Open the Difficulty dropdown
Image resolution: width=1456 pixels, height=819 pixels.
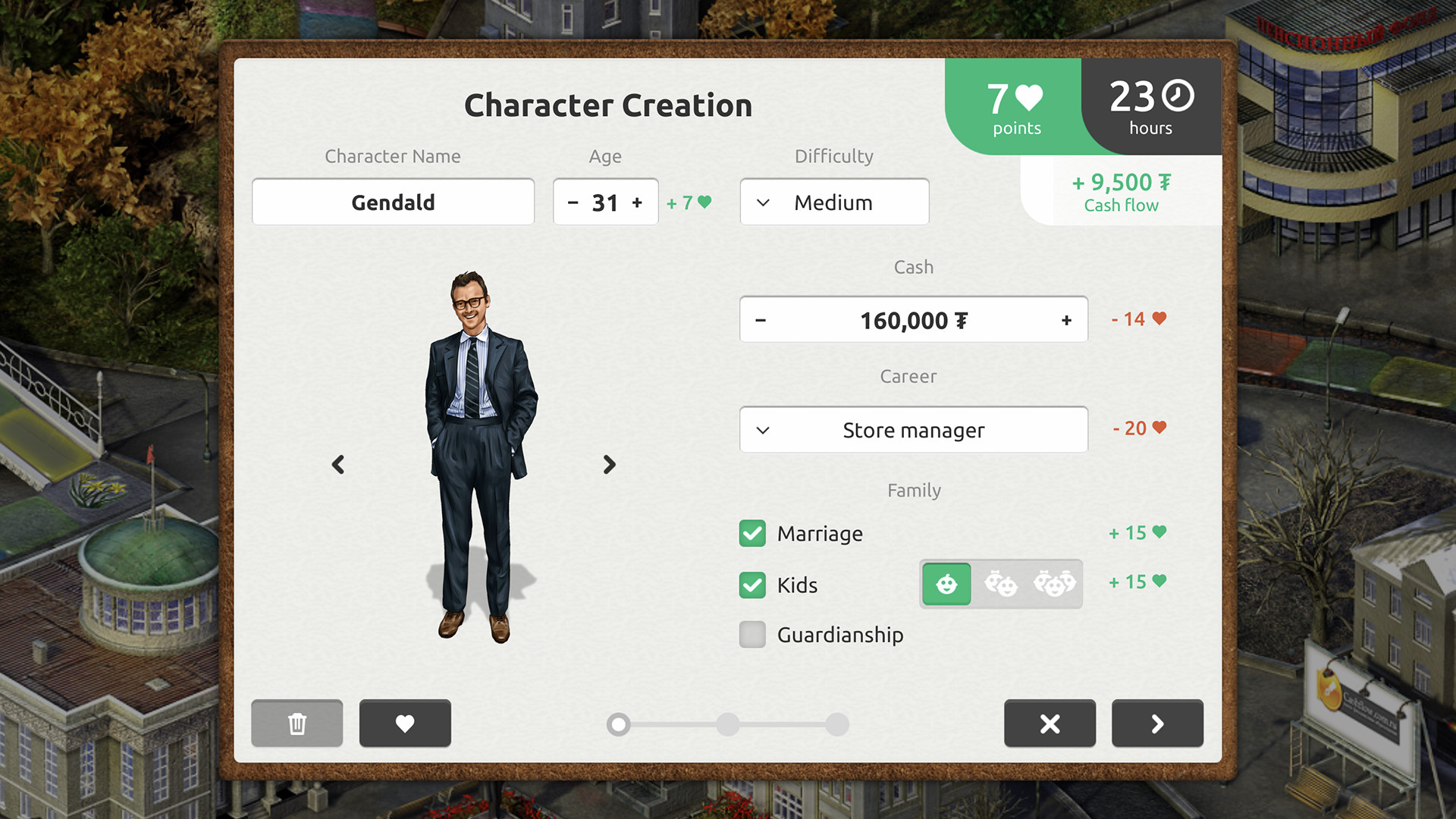[x=834, y=202]
